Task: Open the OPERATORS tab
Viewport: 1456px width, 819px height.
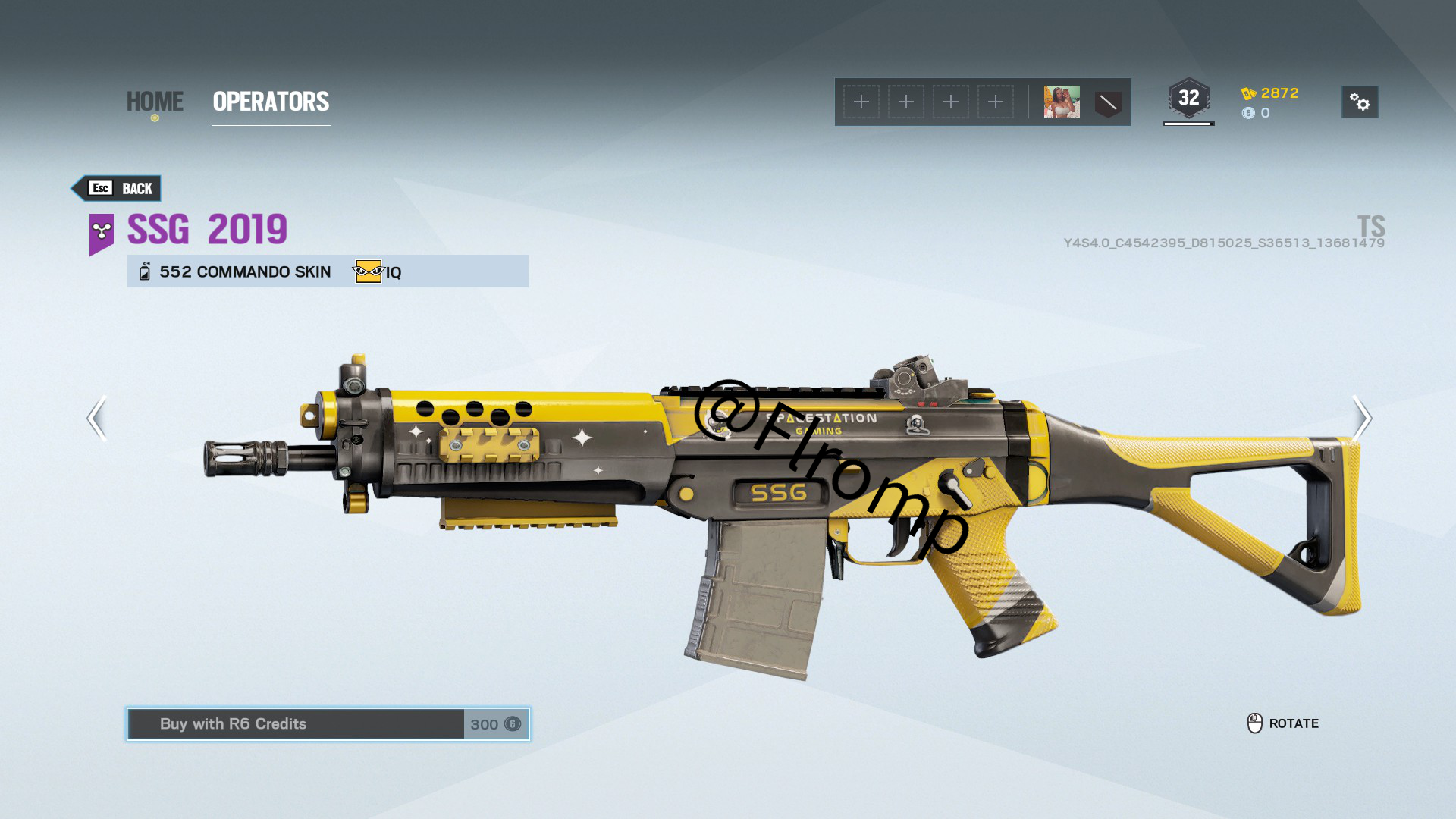Action: click(271, 102)
